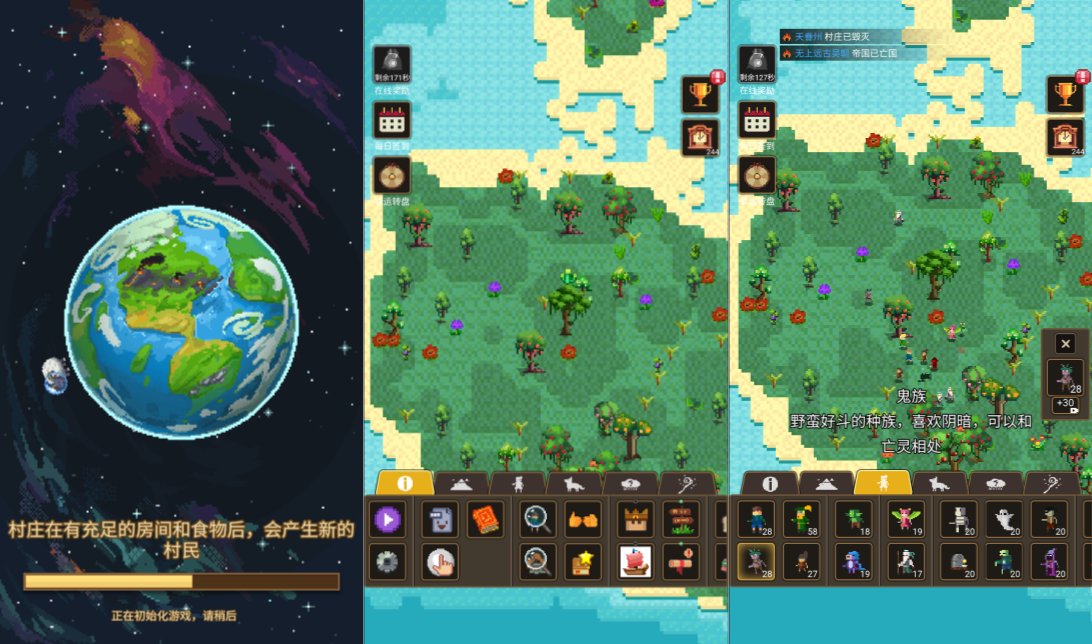Pick the red sailboat tool
The image size is (1092, 644).
[636, 562]
